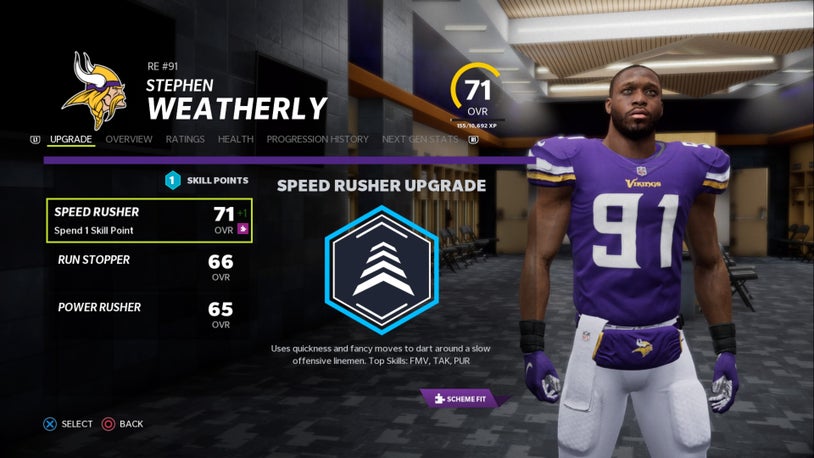Select the Speed Rusher upgrade
The height and width of the screenshot is (458, 814).
click(x=149, y=220)
